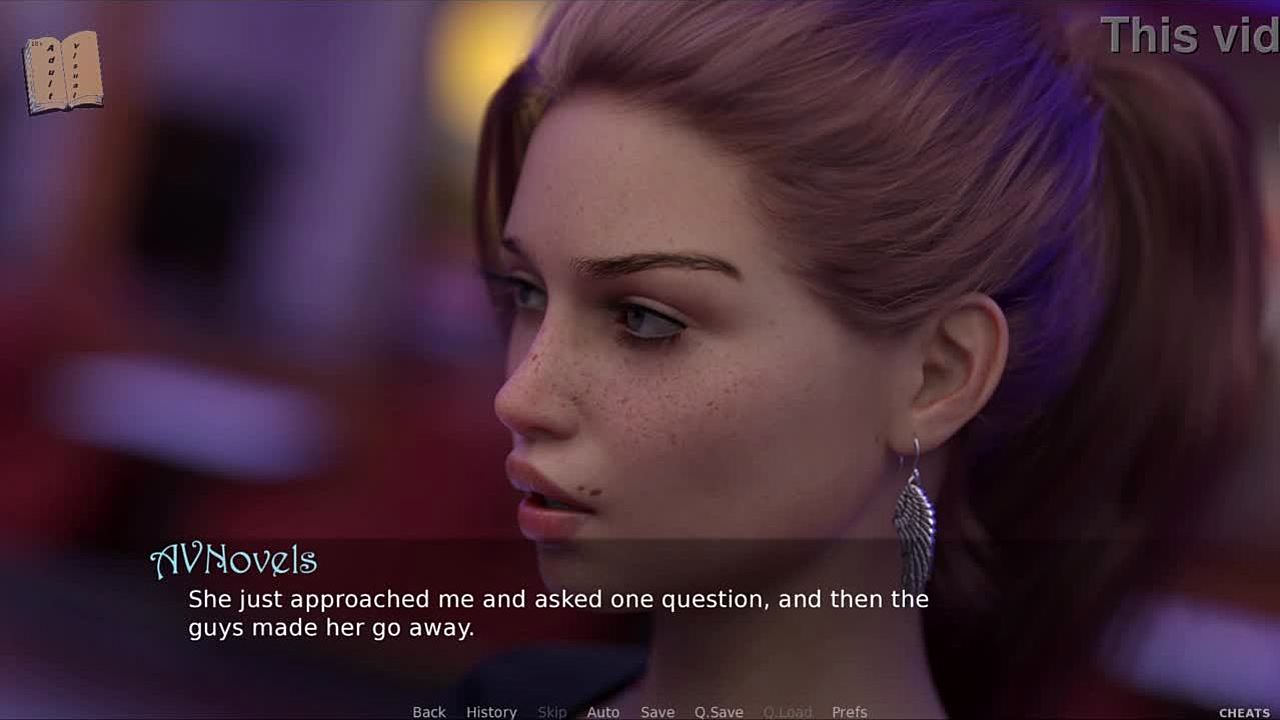Go Back to the previous dialogue line
1280x720 pixels.
pos(429,712)
